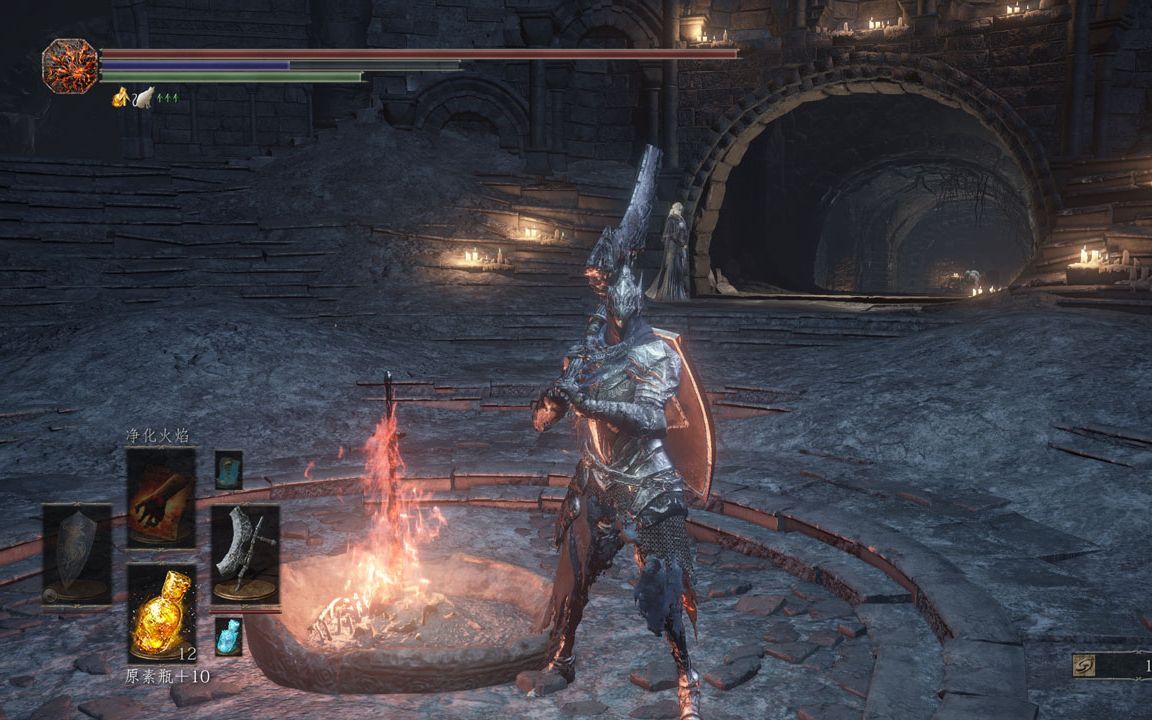Click the white cat status effect icon

[144, 97]
